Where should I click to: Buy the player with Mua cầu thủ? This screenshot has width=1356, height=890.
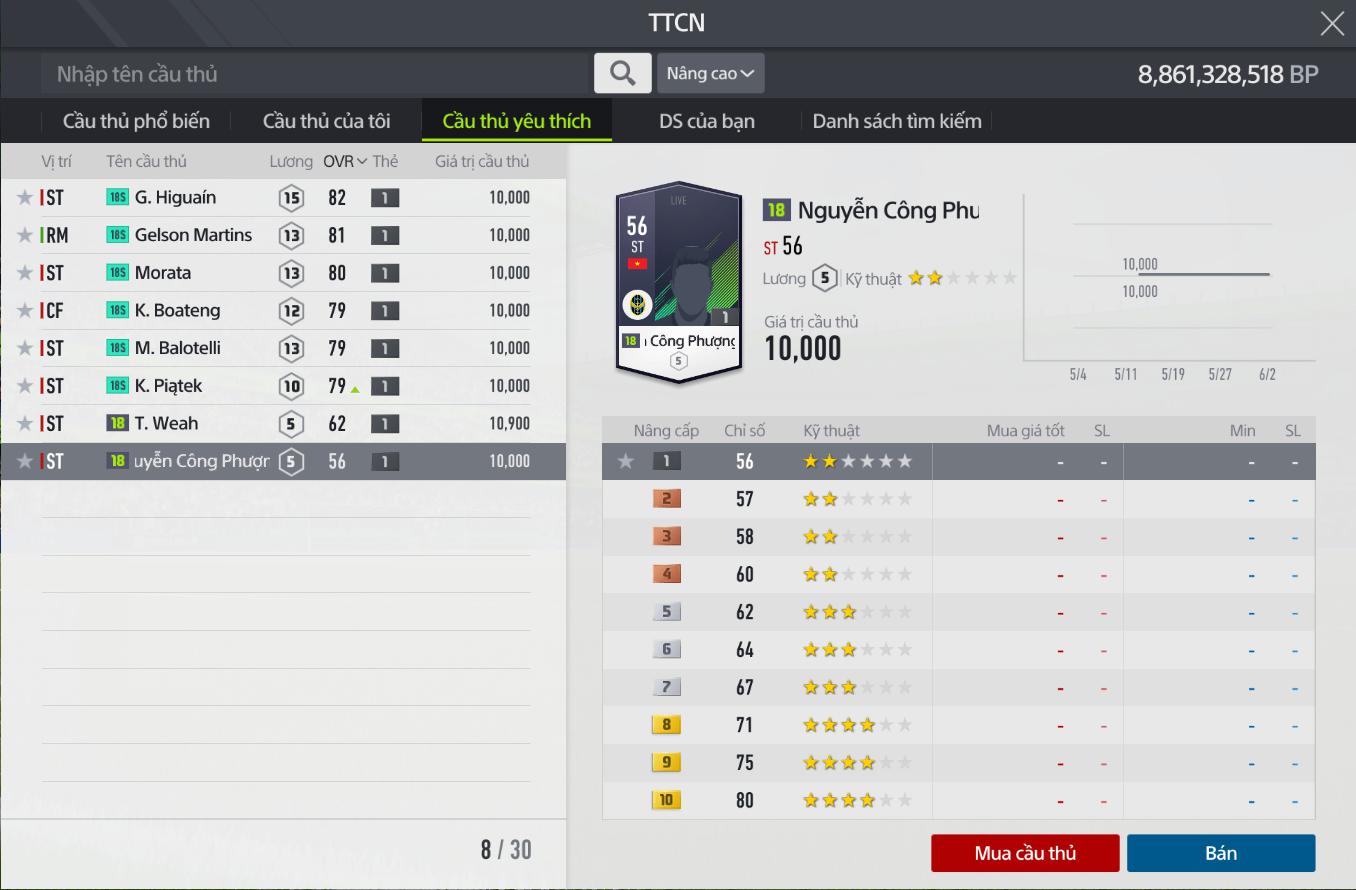click(1024, 853)
